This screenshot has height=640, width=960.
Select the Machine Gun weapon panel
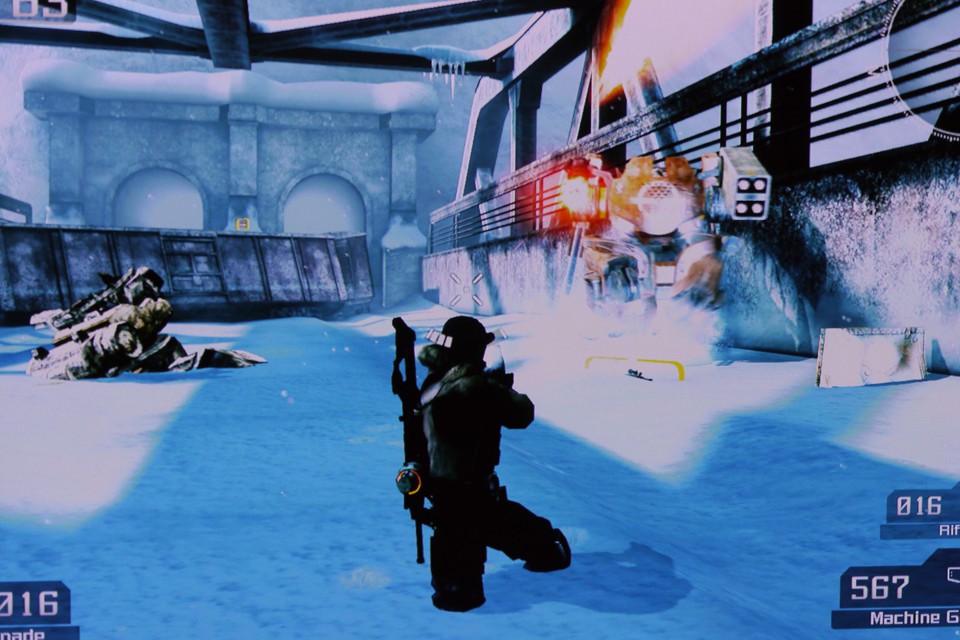pyautogui.click(x=896, y=598)
